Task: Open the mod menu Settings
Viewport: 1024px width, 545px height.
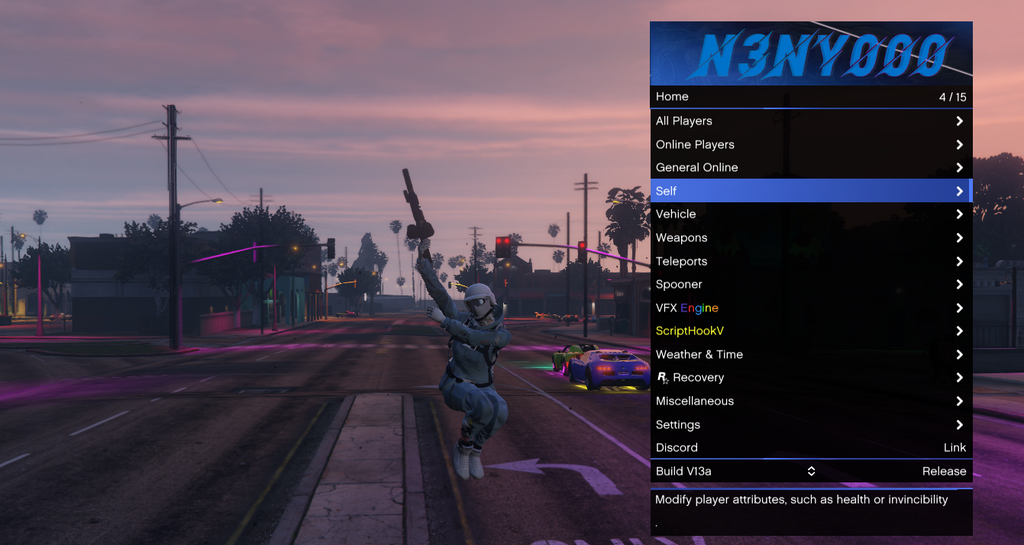Action: tap(810, 425)
